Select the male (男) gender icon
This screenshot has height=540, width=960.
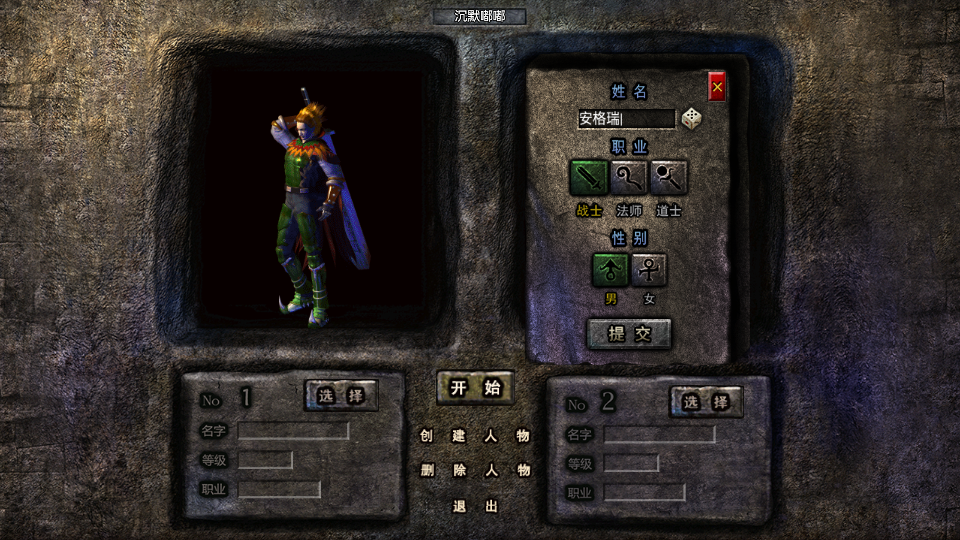(610, 269)
